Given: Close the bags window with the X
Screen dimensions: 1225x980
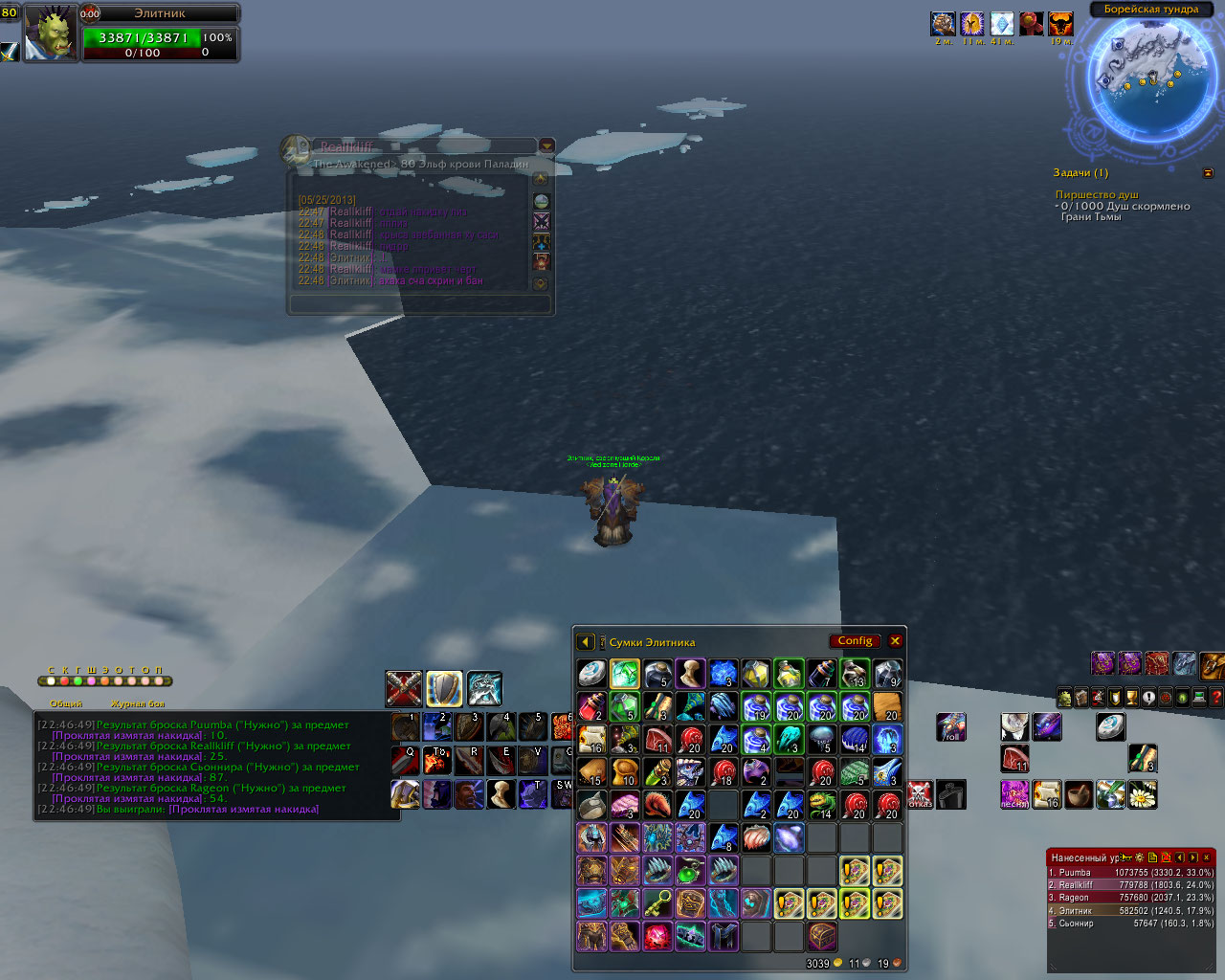Looking at the screenshot, I should coord(895,641).
